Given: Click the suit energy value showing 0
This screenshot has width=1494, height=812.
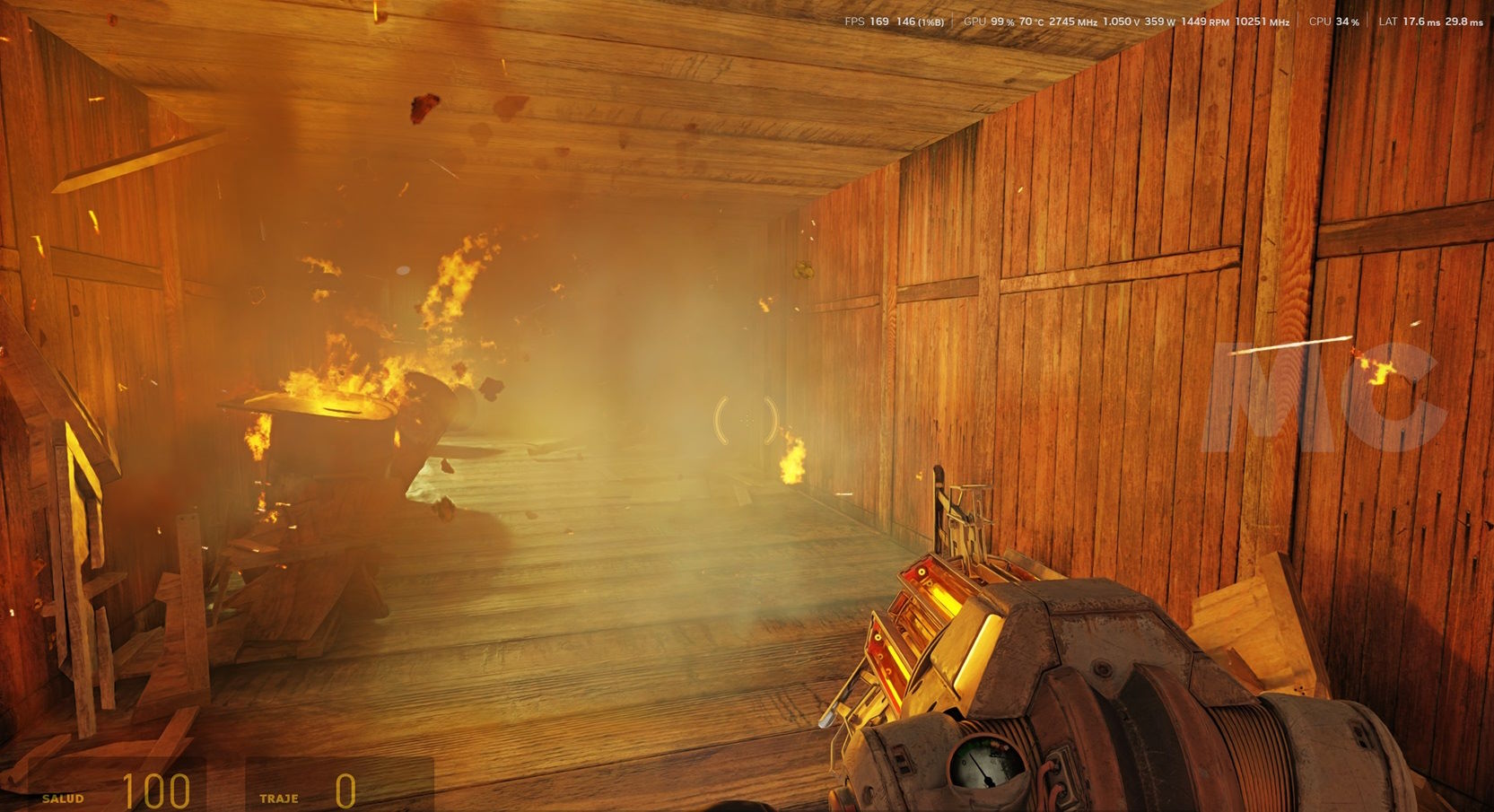Looking at the screenshot, I should (x=344, y=792).
